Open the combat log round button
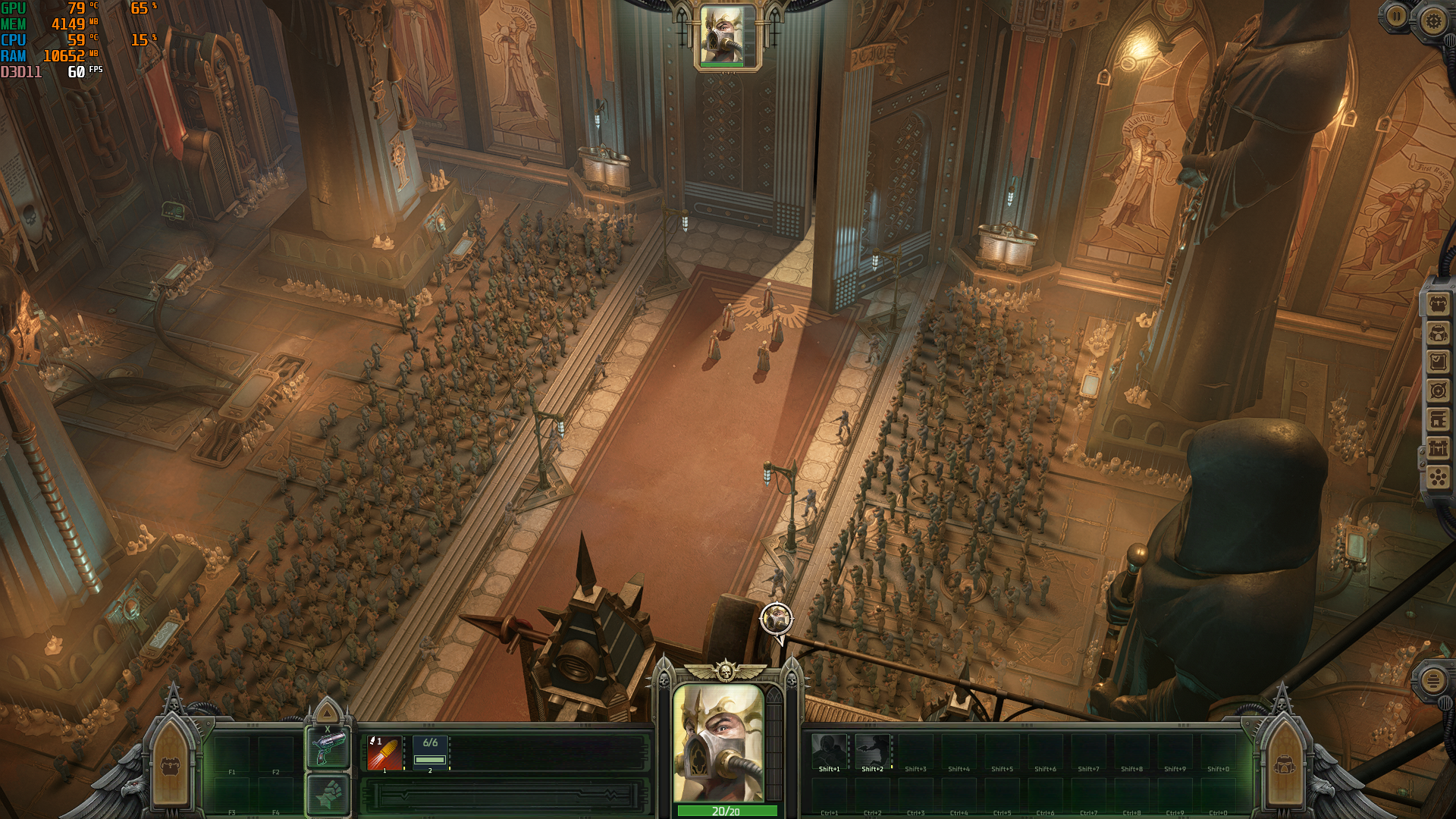The width and height of the screenshot is (1456, 819). point(1432,680)
